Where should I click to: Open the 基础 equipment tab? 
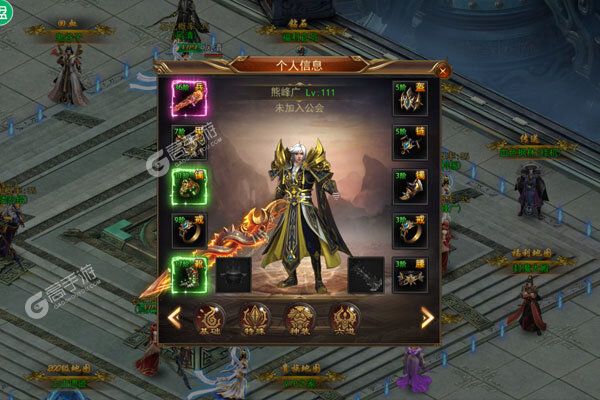[x=210, y=318]
